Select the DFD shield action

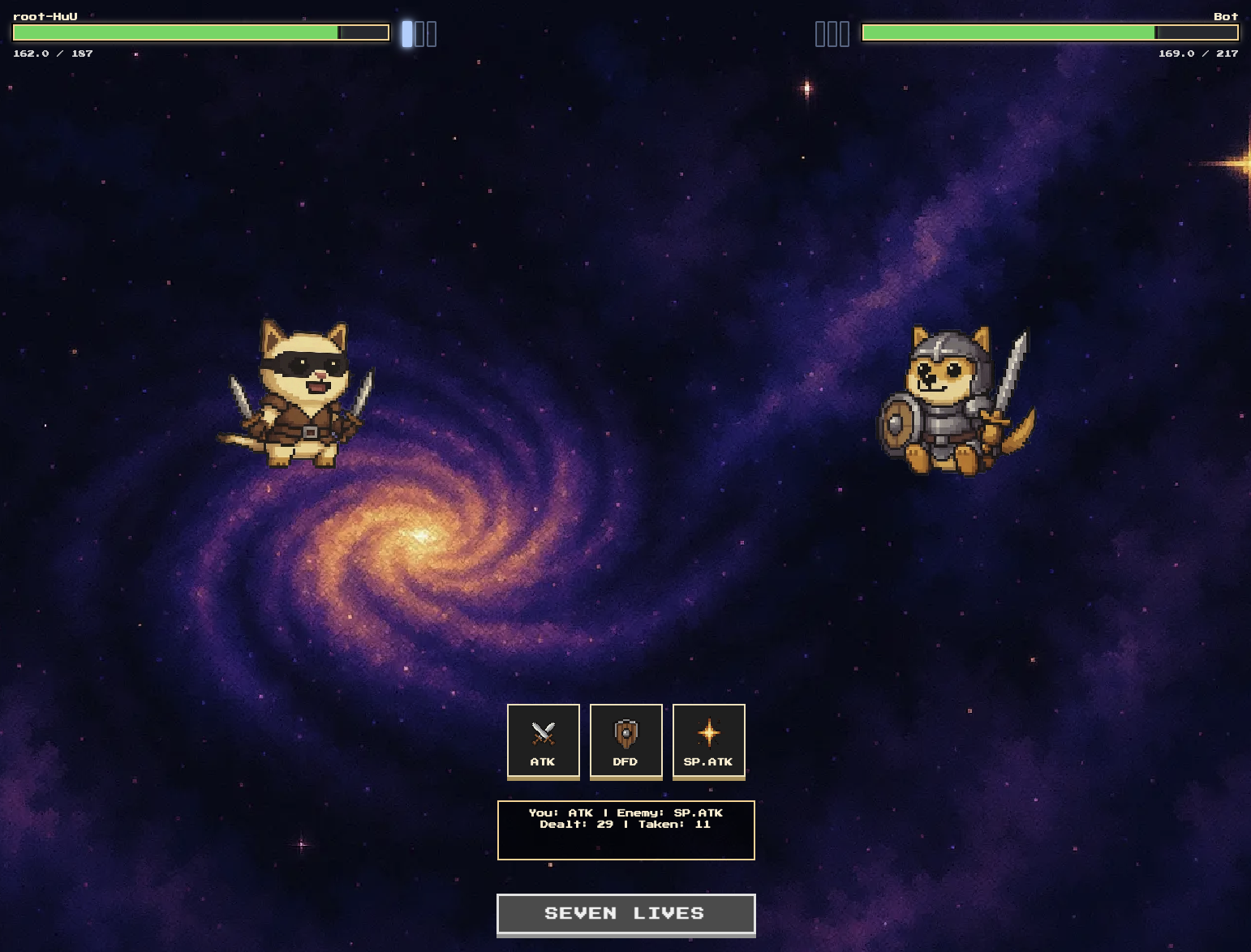point(625,741)
